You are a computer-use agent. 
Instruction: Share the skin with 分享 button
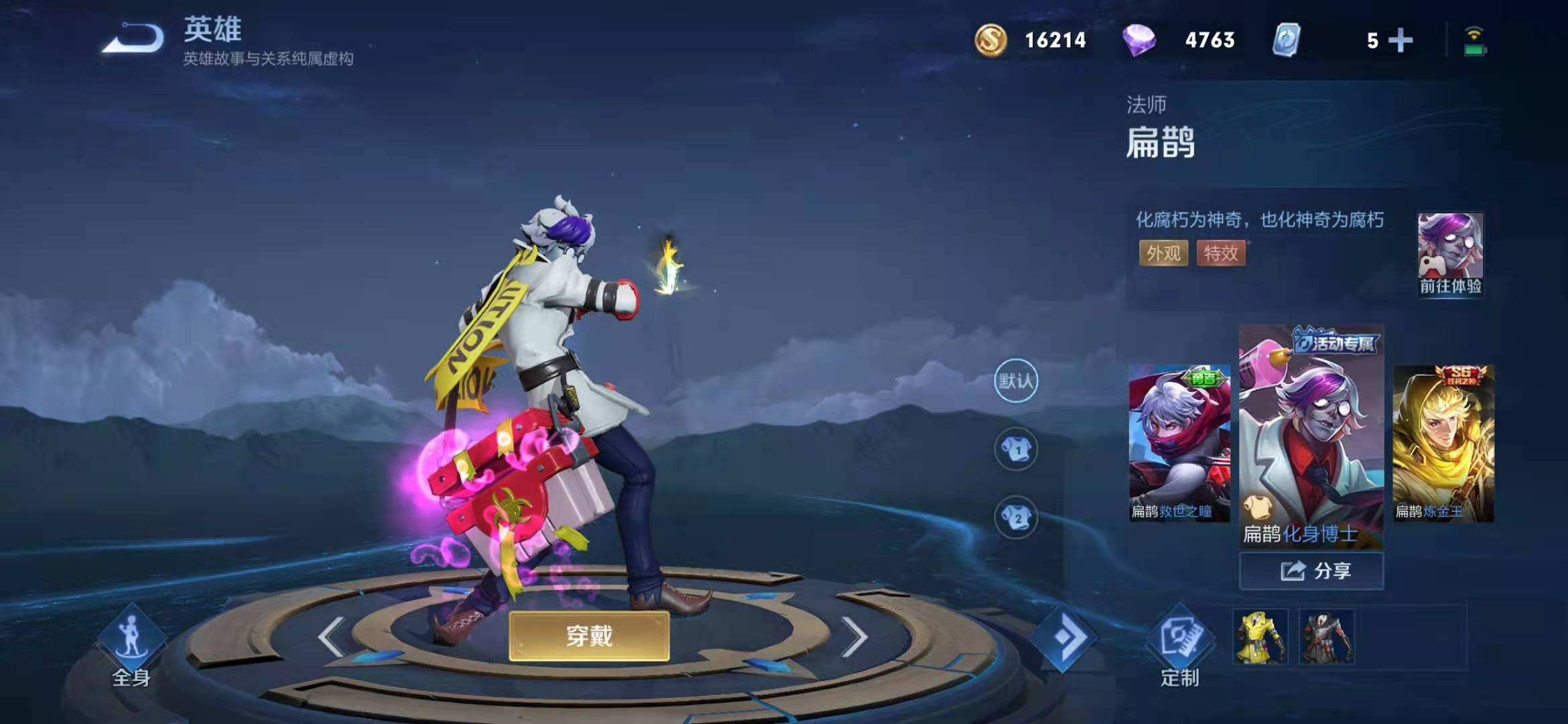pyautogui.click(x=1311, y=571)
